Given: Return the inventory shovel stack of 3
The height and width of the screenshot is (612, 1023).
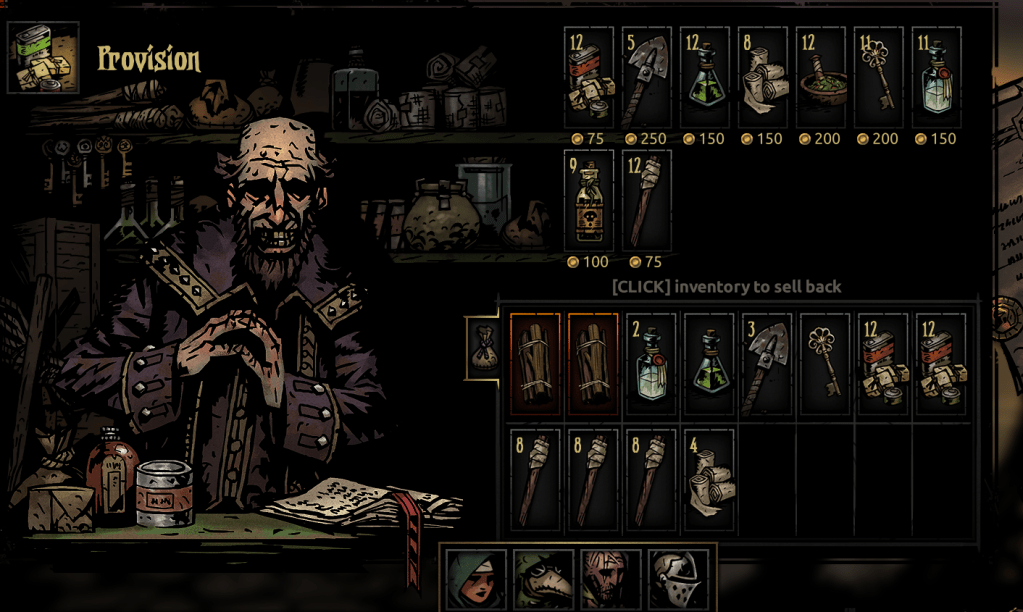Looking at the screenshot, I should click(767, 363).
